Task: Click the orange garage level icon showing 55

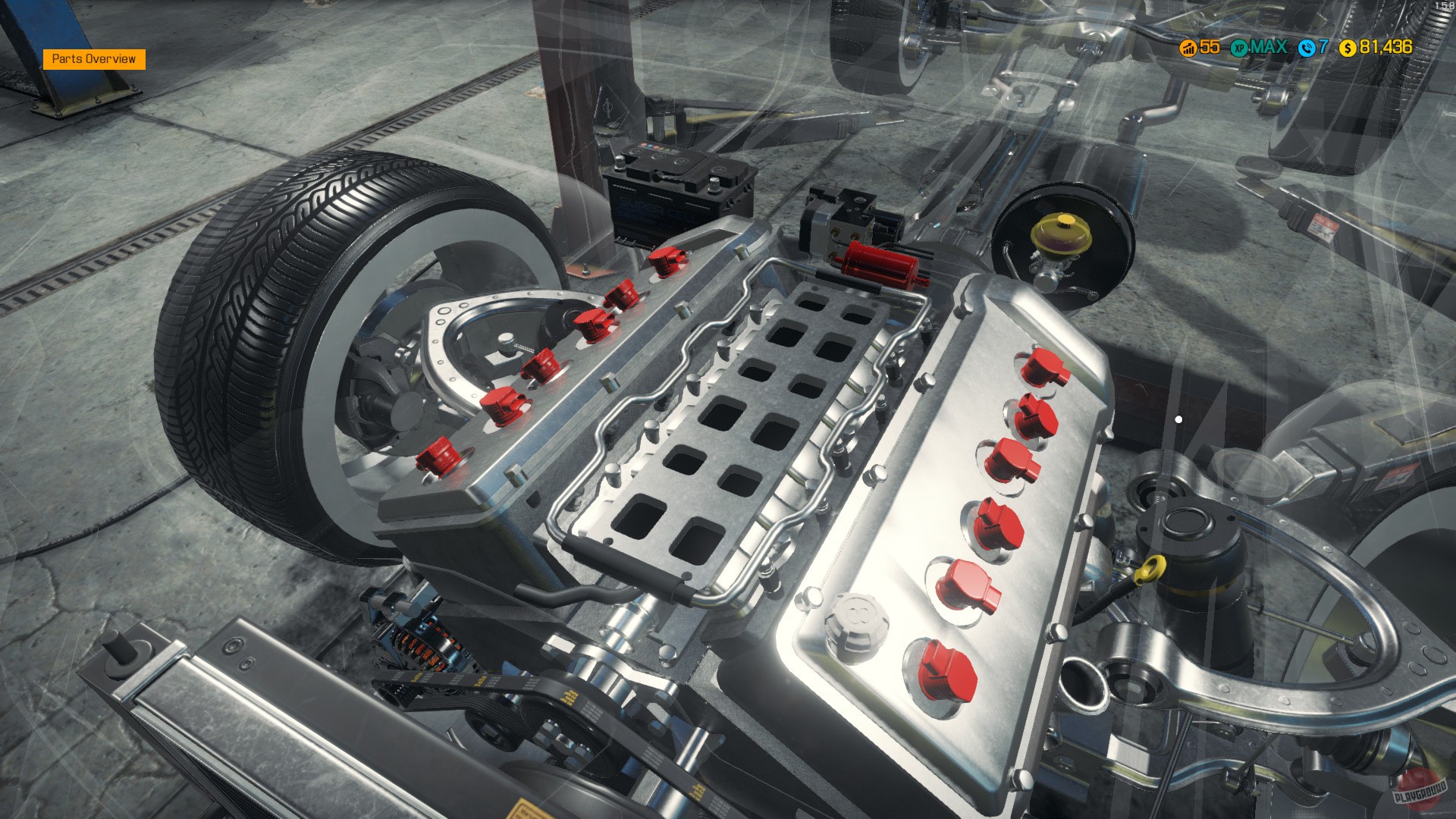Action: (1188, 48)
